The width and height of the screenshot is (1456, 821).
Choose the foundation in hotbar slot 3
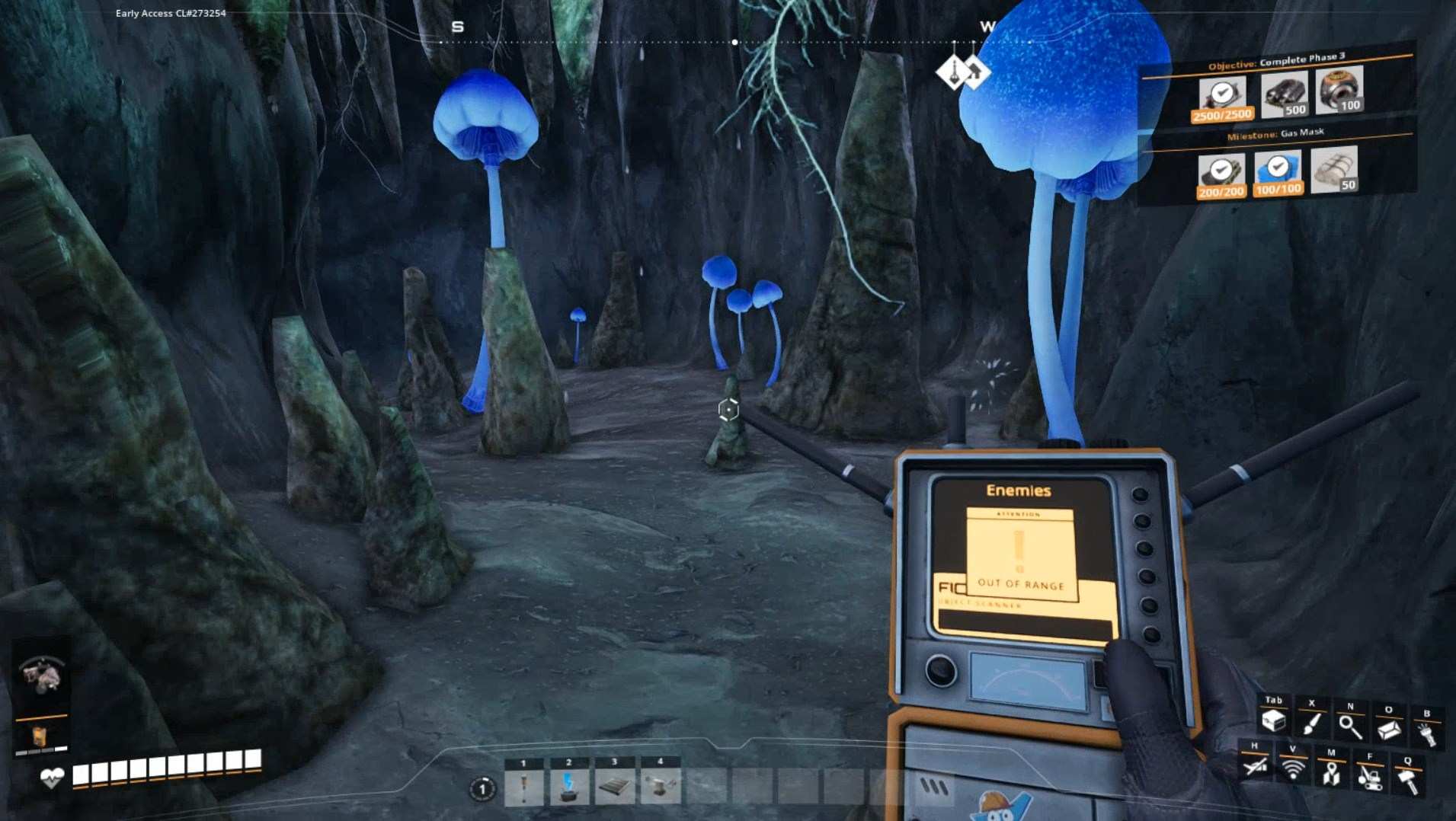pyautogui.click(x=614, y=787)
